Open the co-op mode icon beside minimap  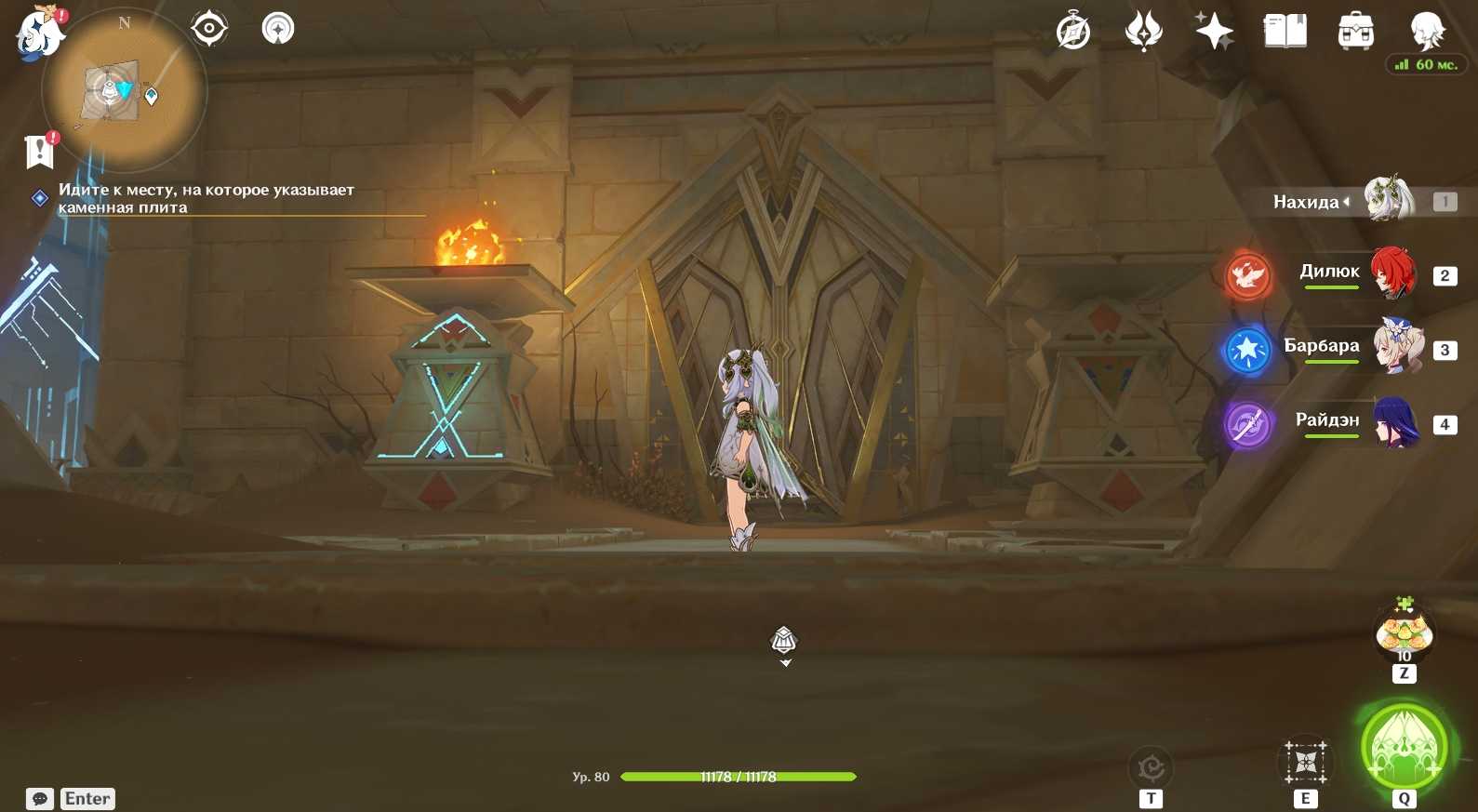[278, 29]
